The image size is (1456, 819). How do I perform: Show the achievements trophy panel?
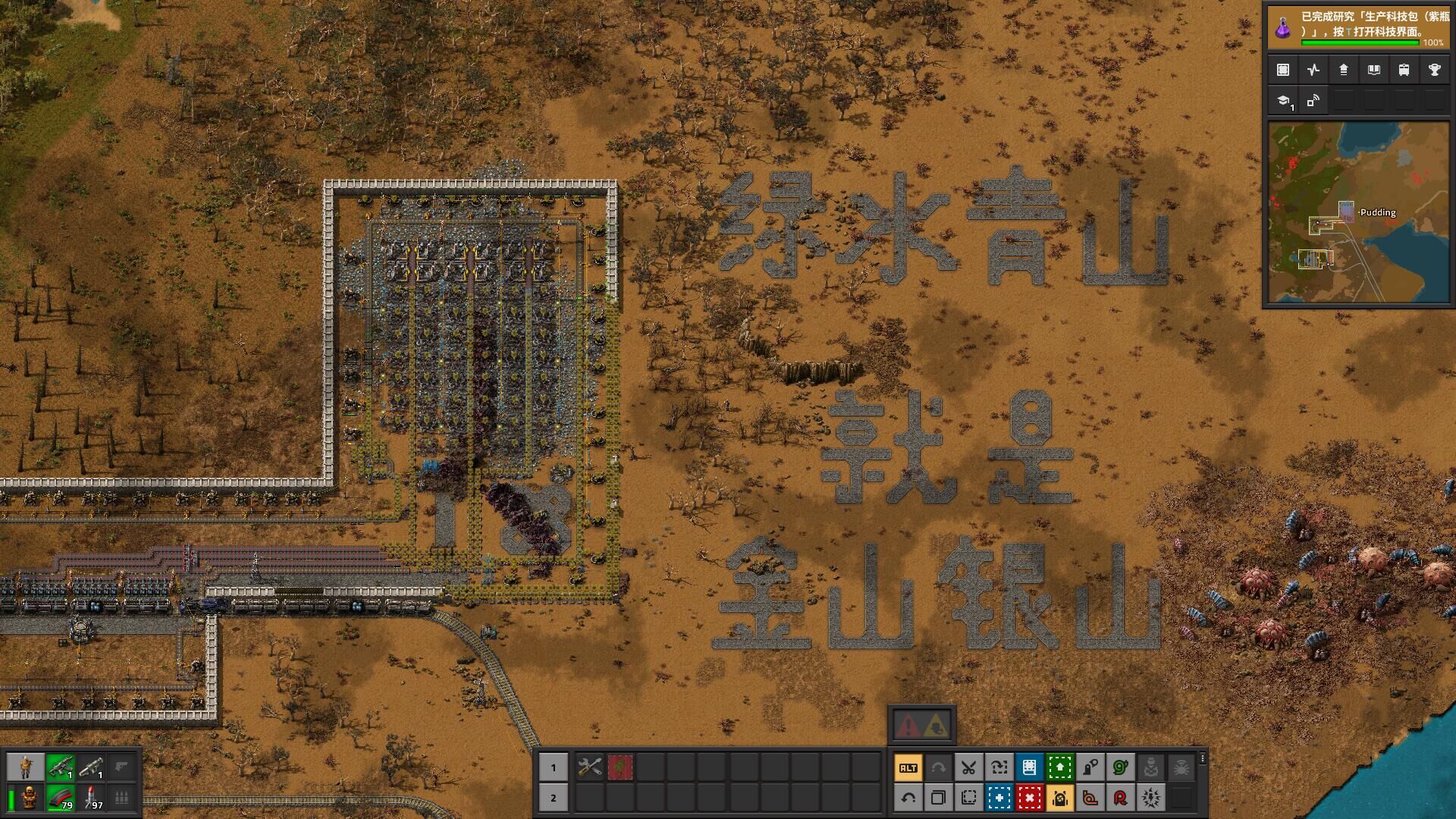(1434, 70)
